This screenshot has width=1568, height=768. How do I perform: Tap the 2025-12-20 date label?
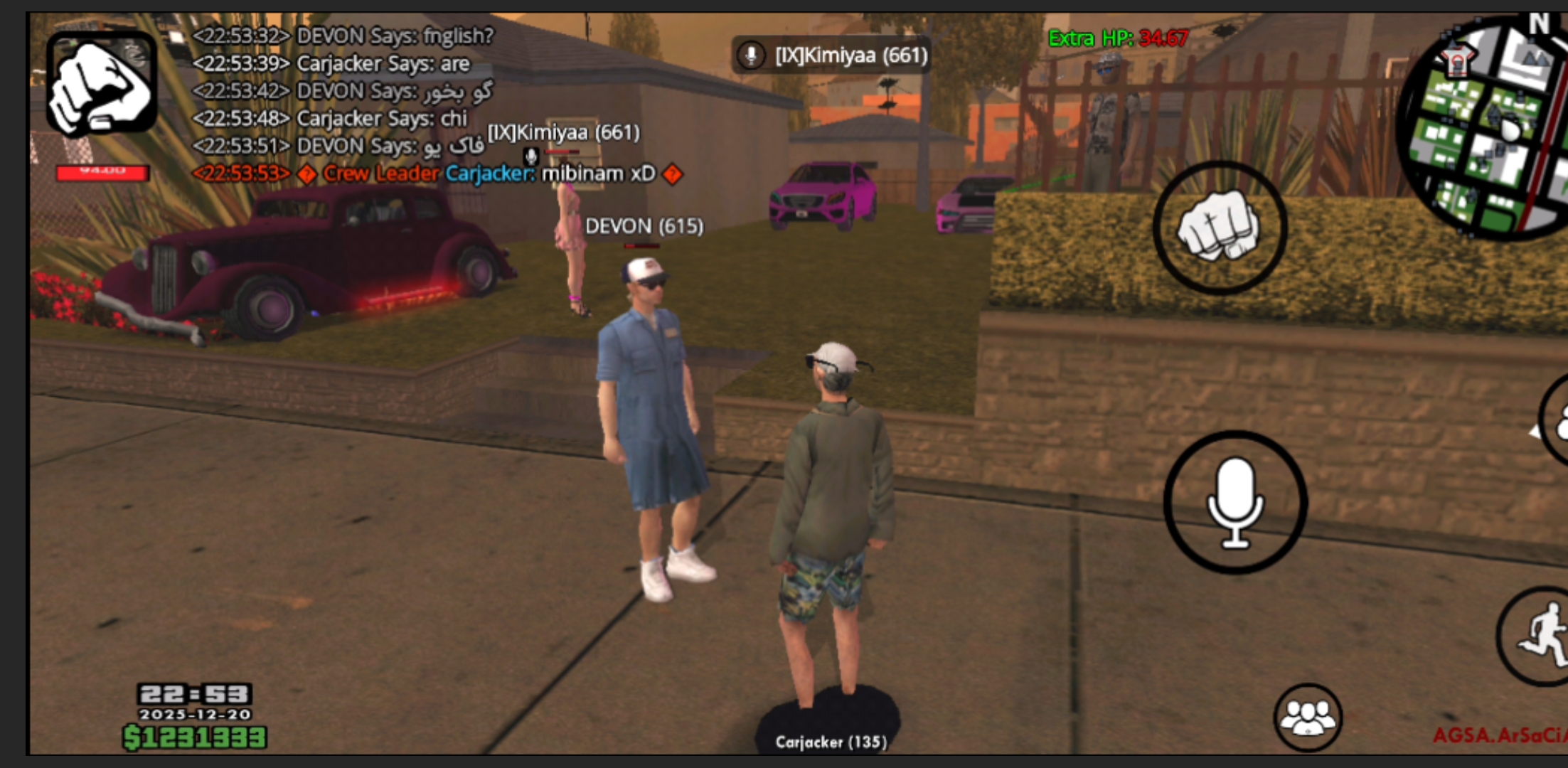(x=197, y=712)
